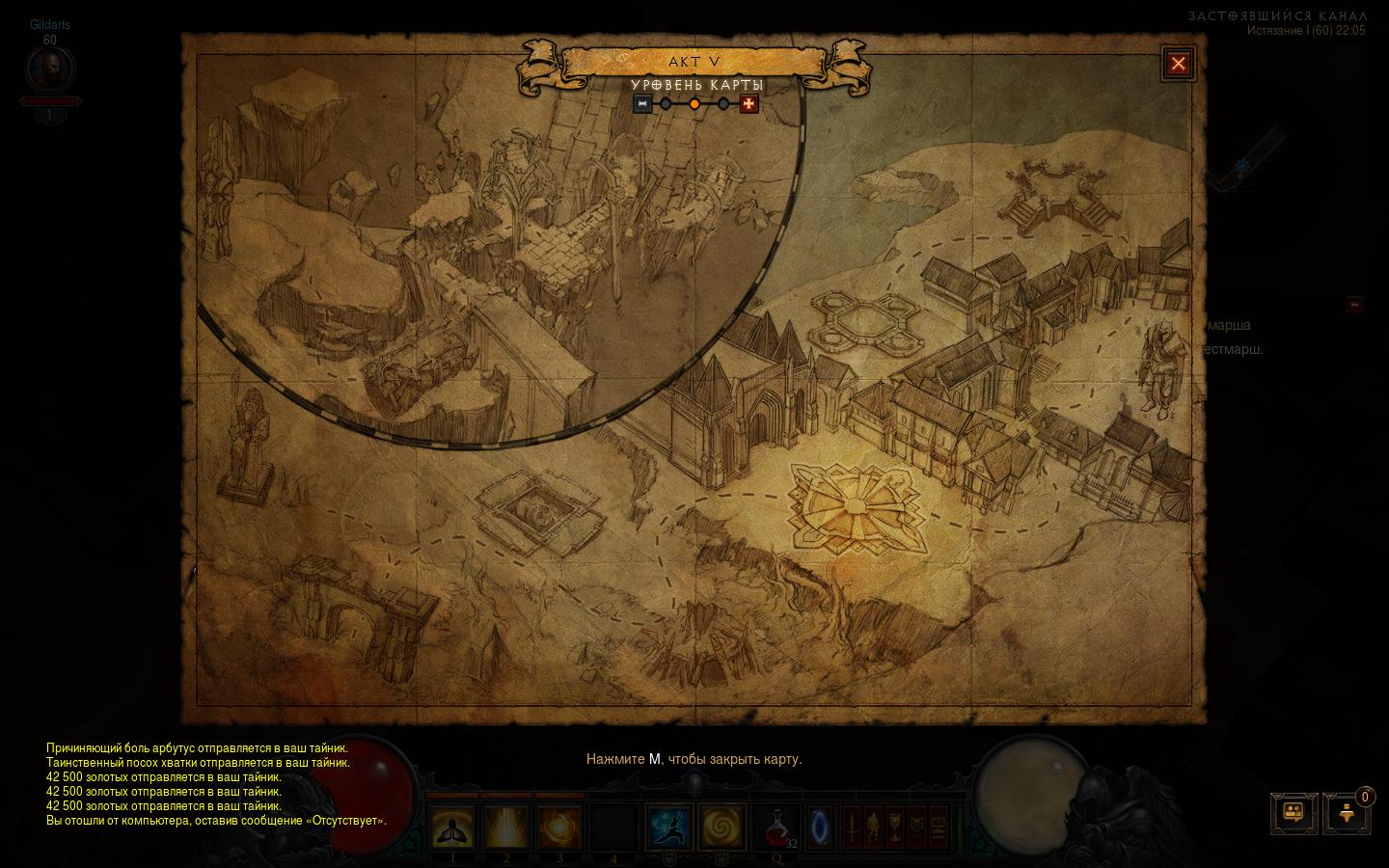Zoom map out with the dark blue square button
The height and width of the screenshot is (868, 1389).
click(642, 104)
